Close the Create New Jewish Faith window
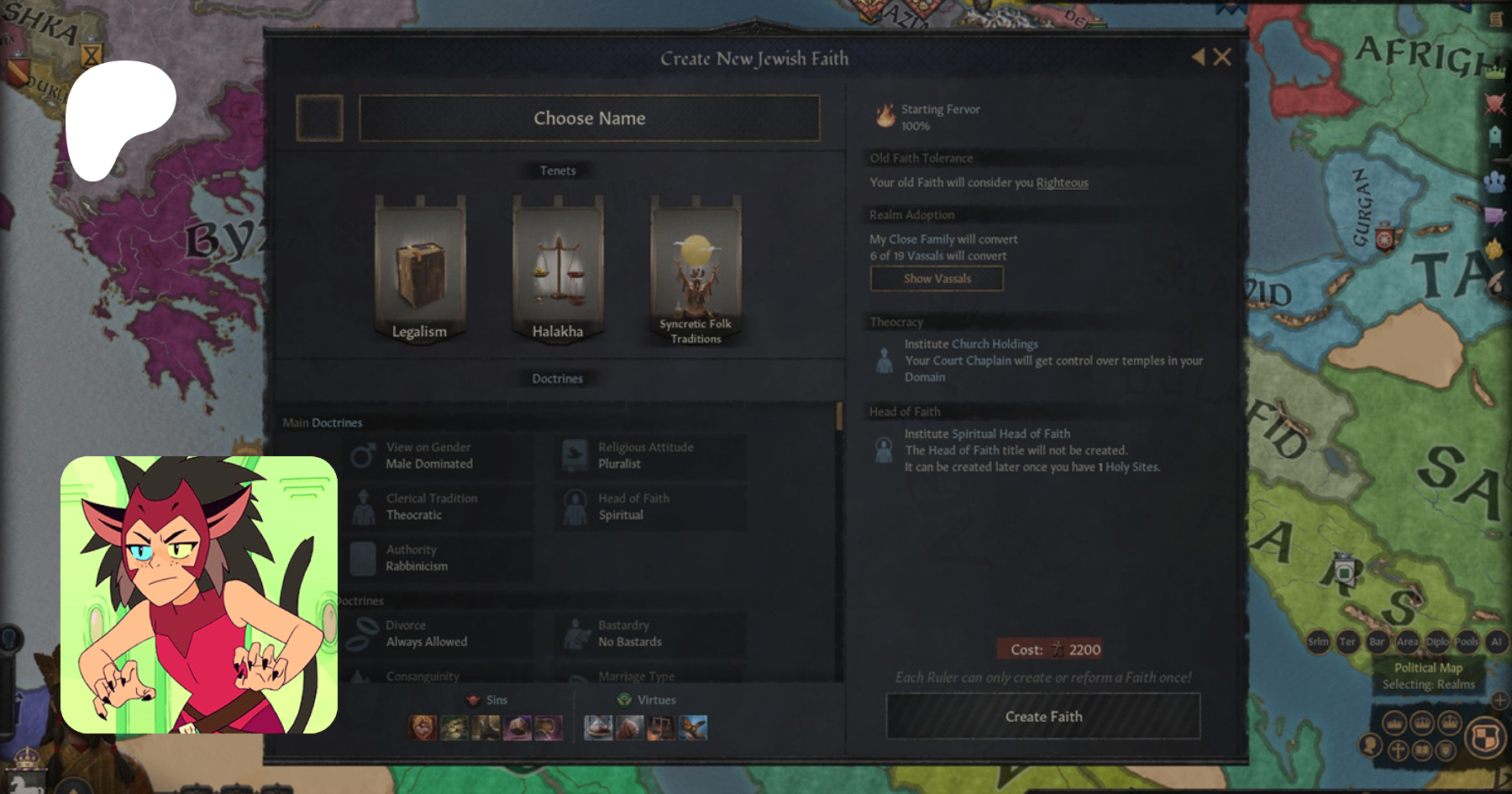The height and width of the screenshot is (794, 1512). [1222, 57]
